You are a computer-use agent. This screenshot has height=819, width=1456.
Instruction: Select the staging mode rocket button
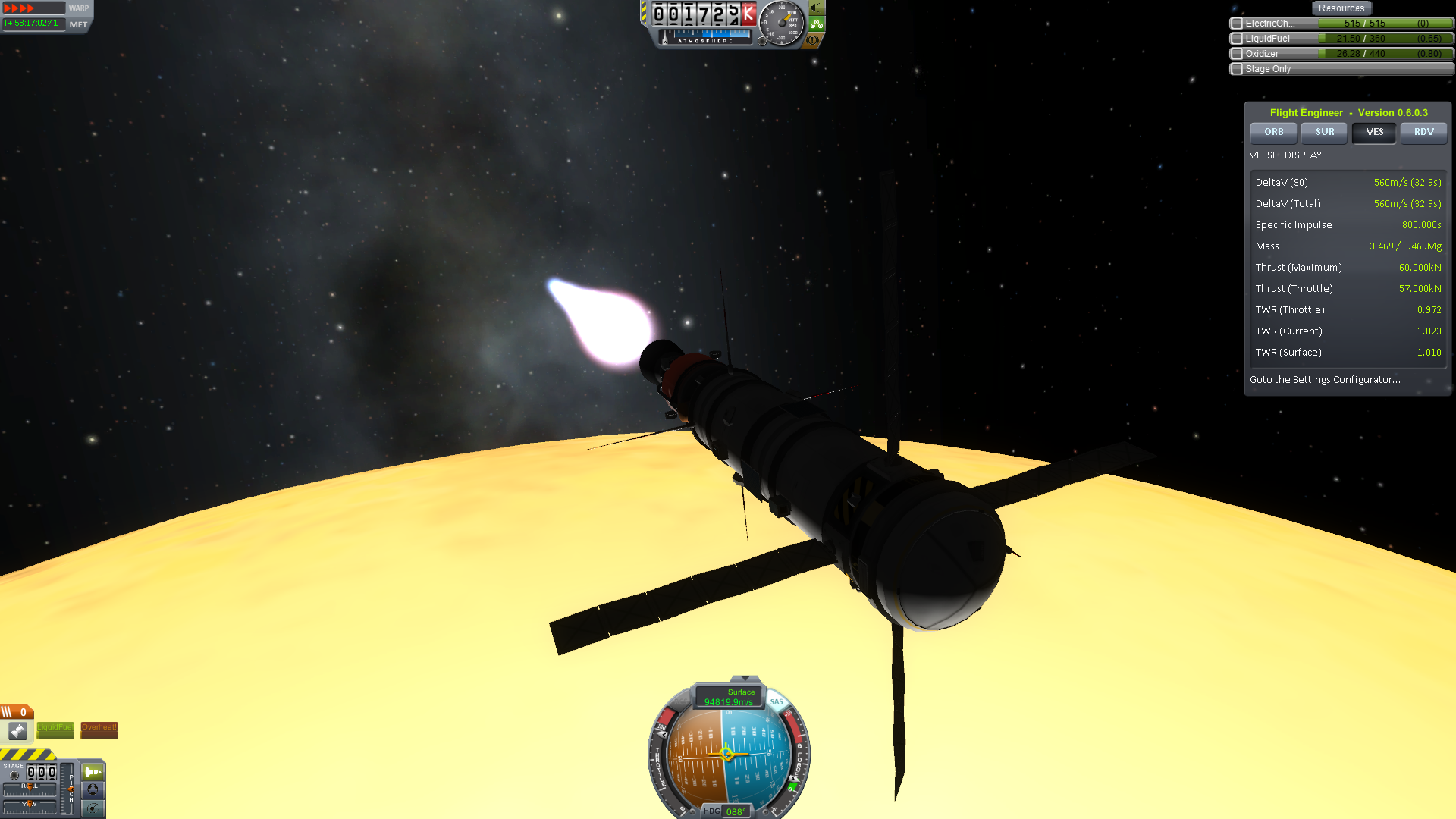point(93,772)
